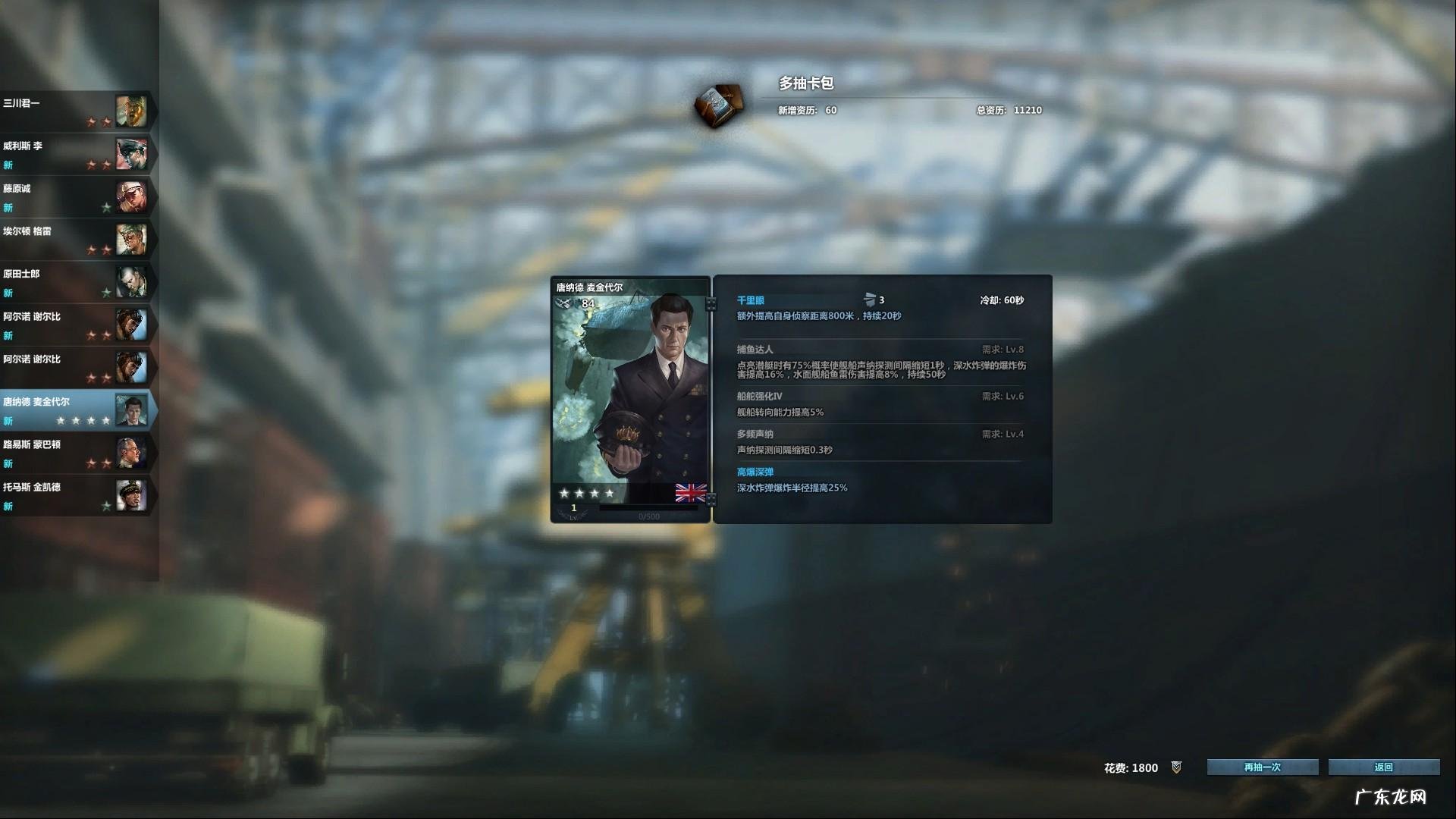The width and height of the screenshot is (1456, 819).
Task: Click the 返回 button to go back
Action: (x=1383, y=767)
